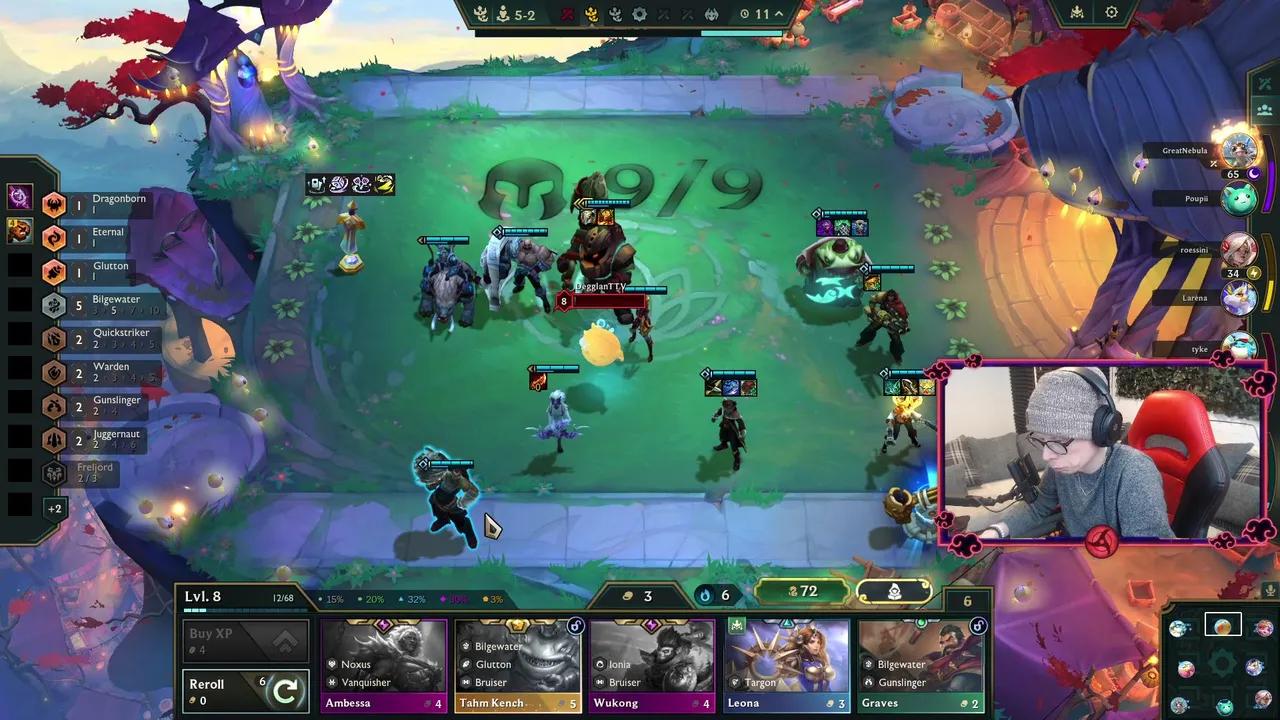1280x720 pixels.
Task: Collapse the stage tracker with the chevron arrow
Action: [x=778, y=13]
